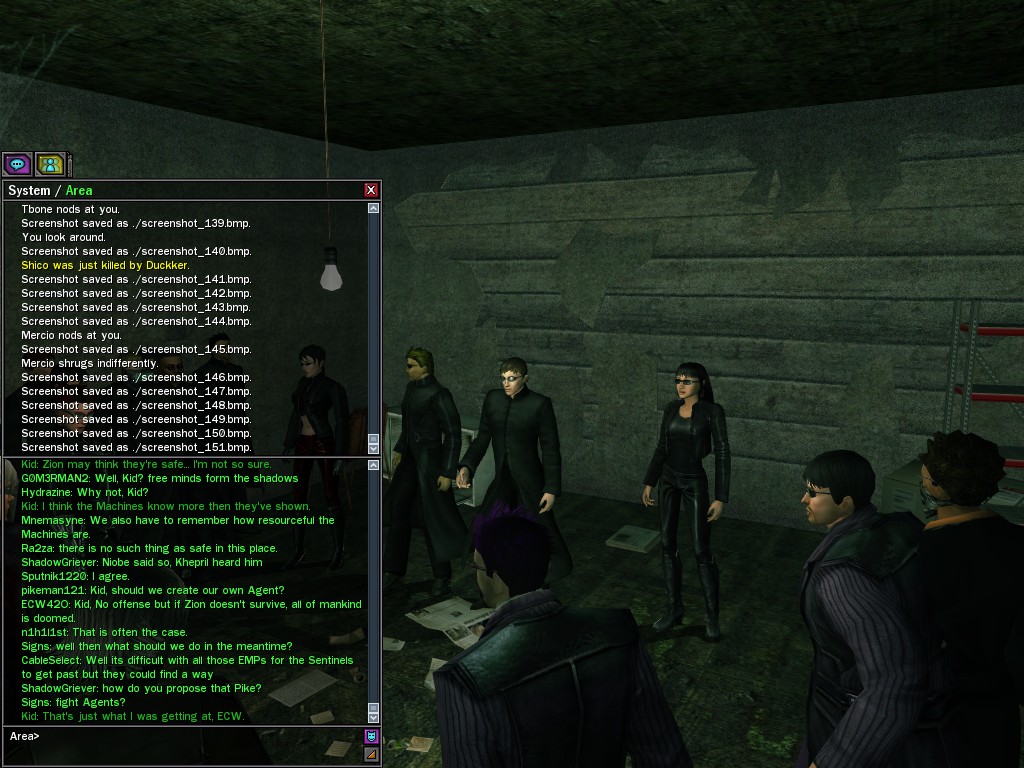Screen dimensions: 1024x768
Task: Select the System chat tab label
Action: 28,190
